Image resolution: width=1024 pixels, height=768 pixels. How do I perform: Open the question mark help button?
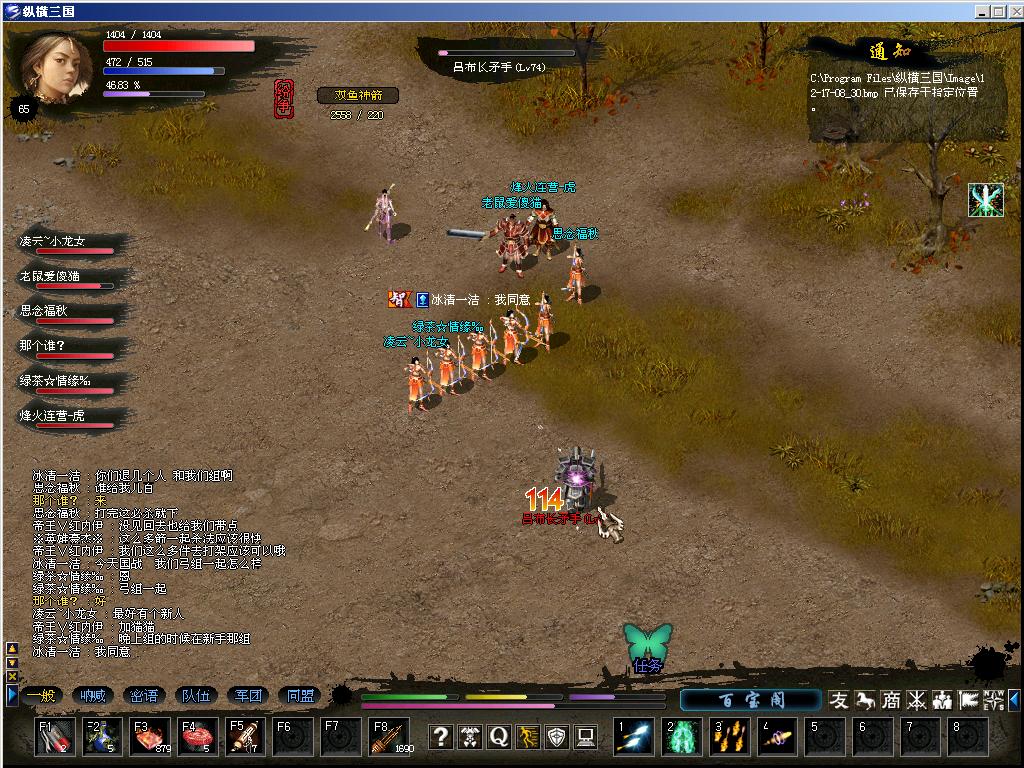click(x=441, y=737)
